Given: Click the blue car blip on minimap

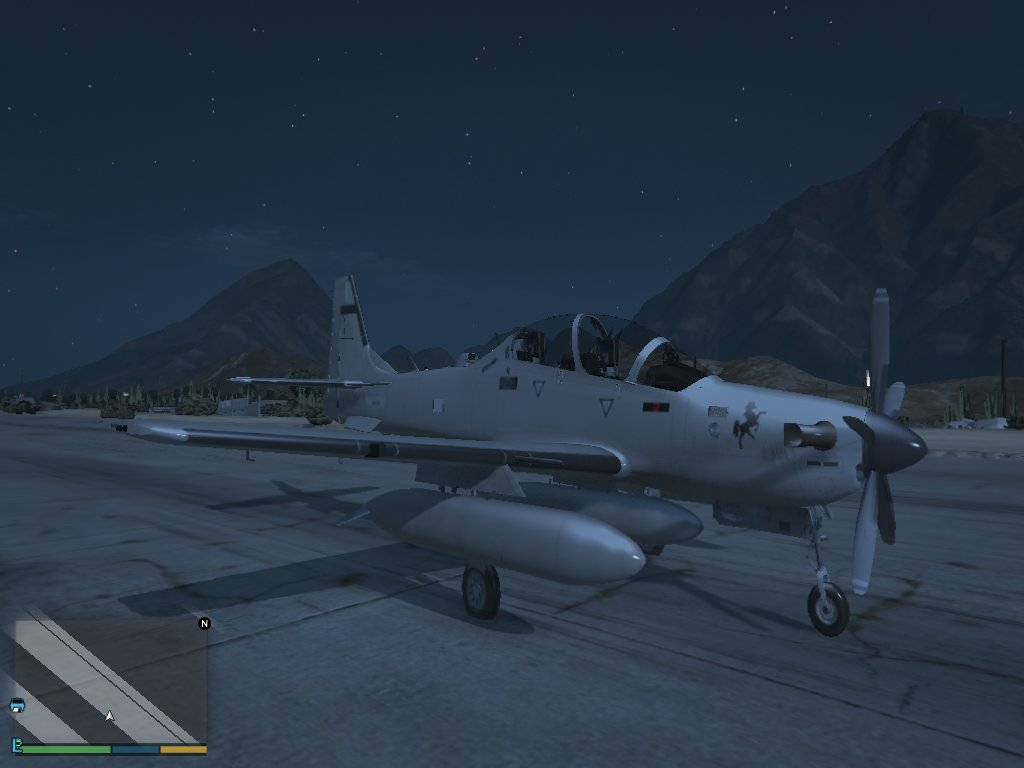Looking at the screenshot, I should click(17, 705).
